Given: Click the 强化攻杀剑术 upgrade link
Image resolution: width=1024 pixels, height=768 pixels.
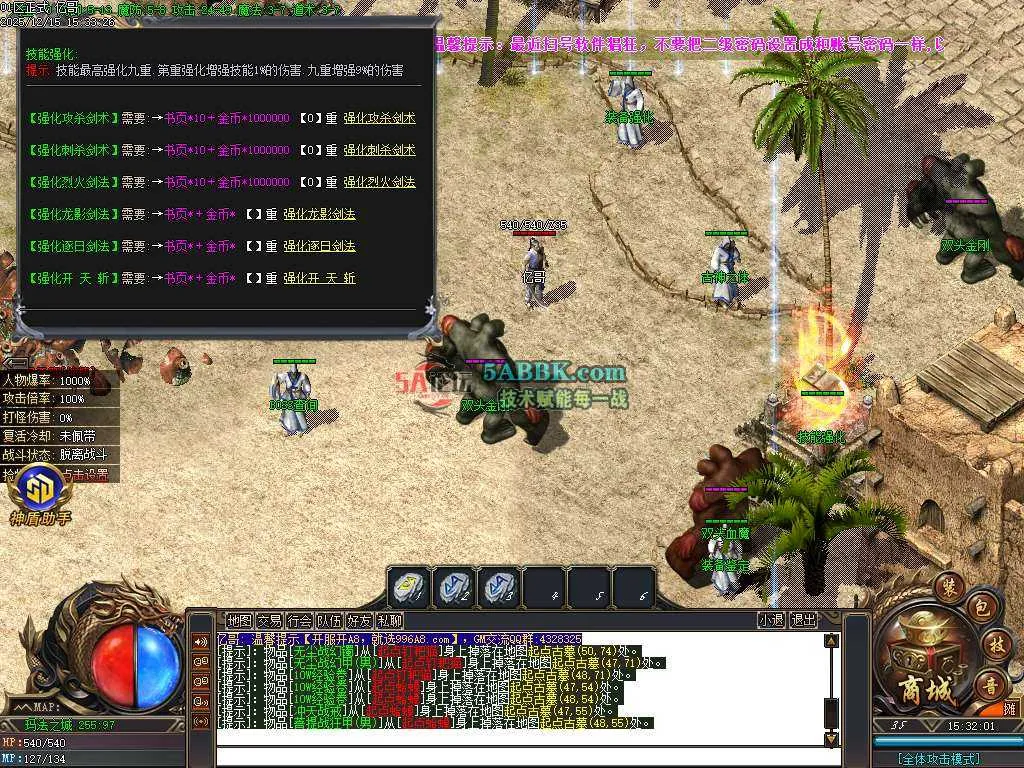Looking at the screenshot, I should [x=379, y=118].
